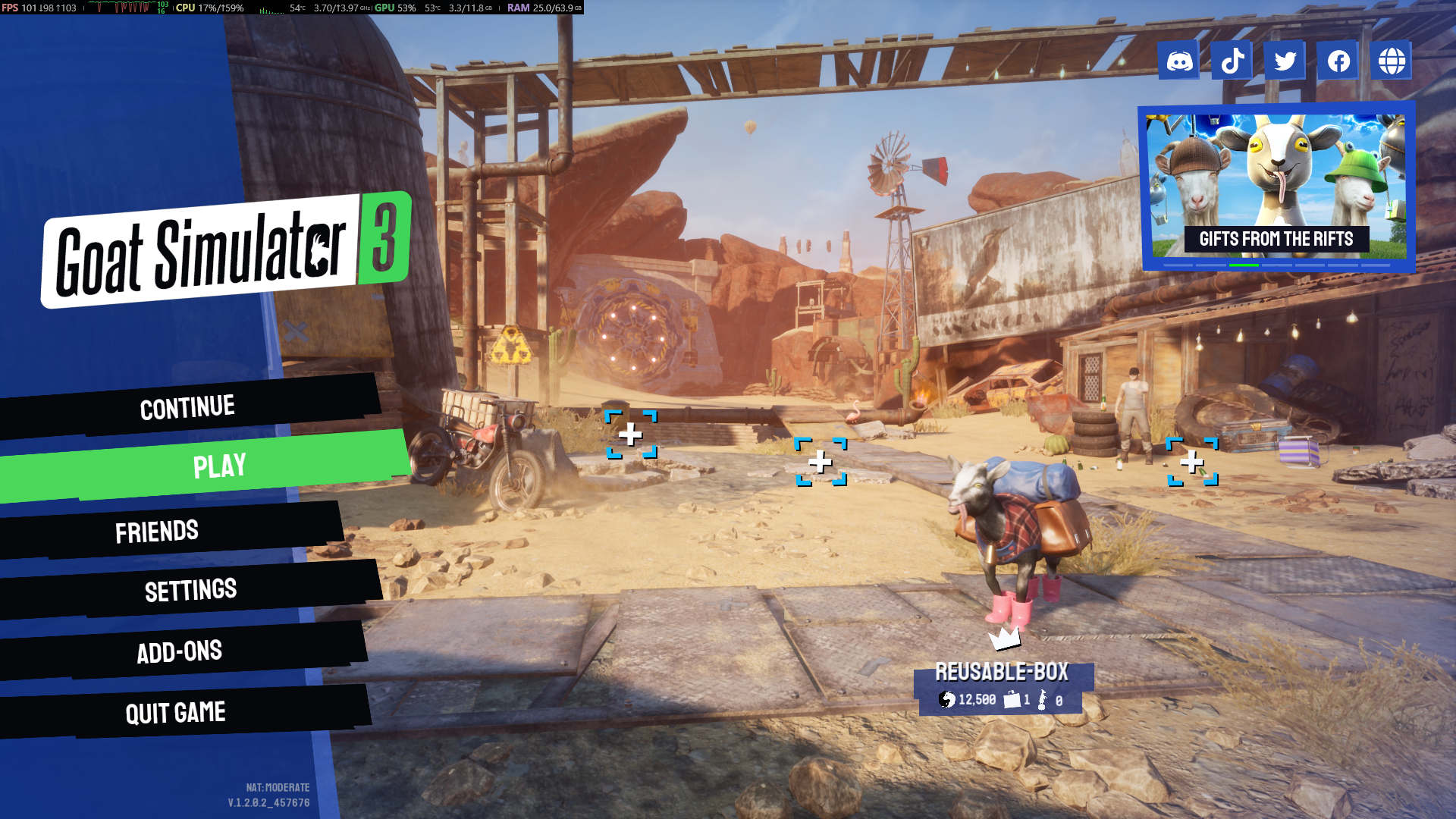Start the game with the Play button
Screen dimensions: 1456x819
[218, 466]
